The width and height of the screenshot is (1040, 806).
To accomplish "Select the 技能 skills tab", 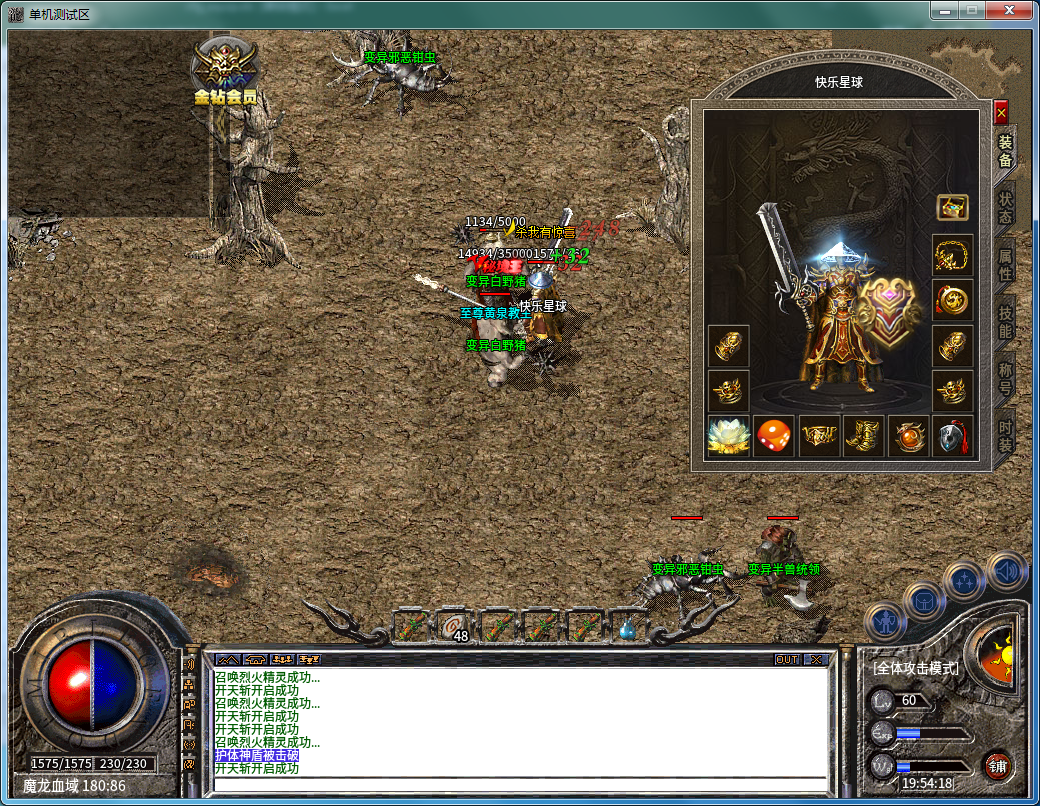I will point(1005,321).
